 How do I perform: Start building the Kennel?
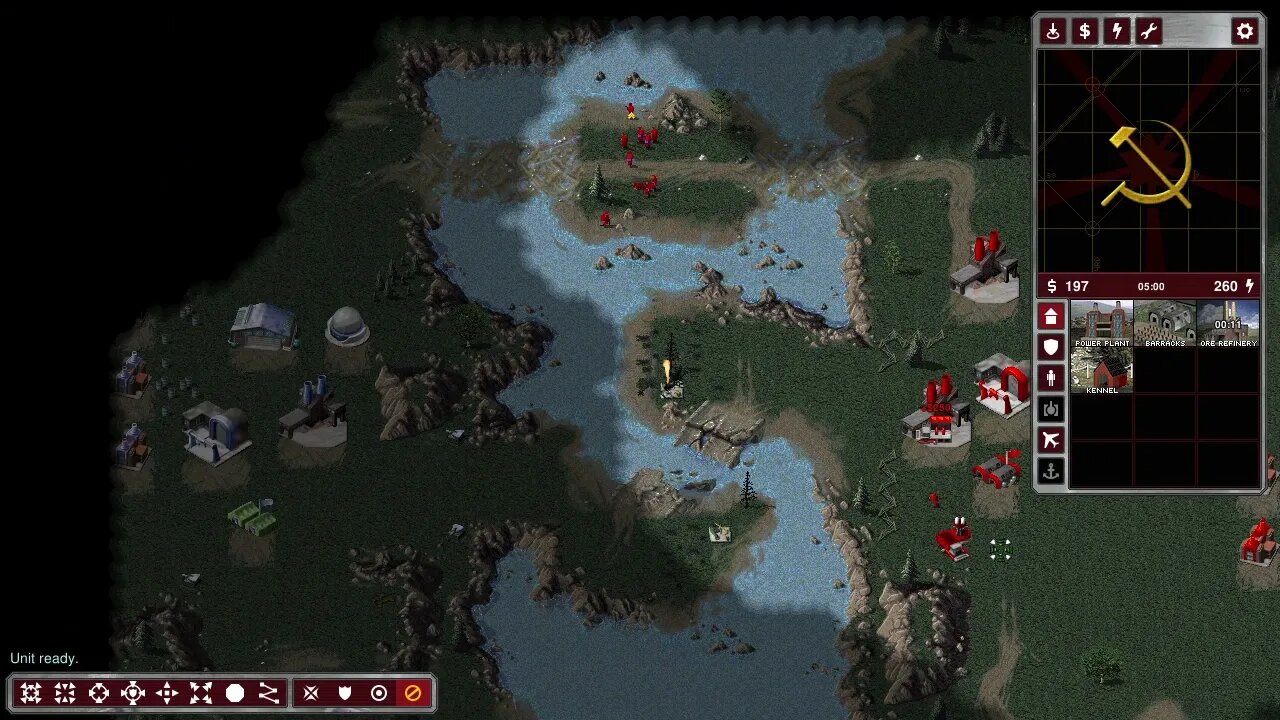(x=1101, y=370)
